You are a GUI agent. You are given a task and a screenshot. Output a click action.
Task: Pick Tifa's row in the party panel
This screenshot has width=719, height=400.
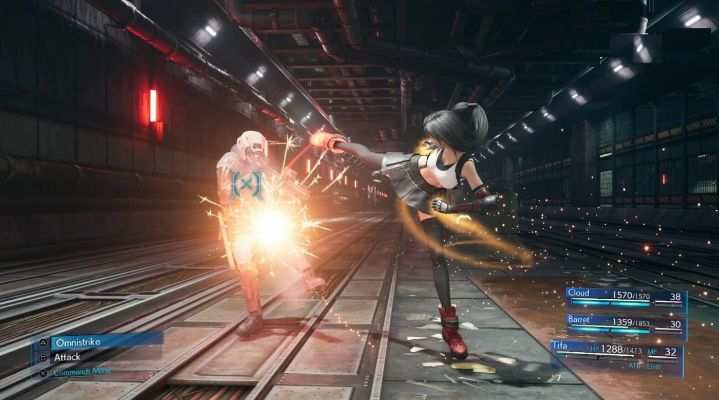click(615, 350)
